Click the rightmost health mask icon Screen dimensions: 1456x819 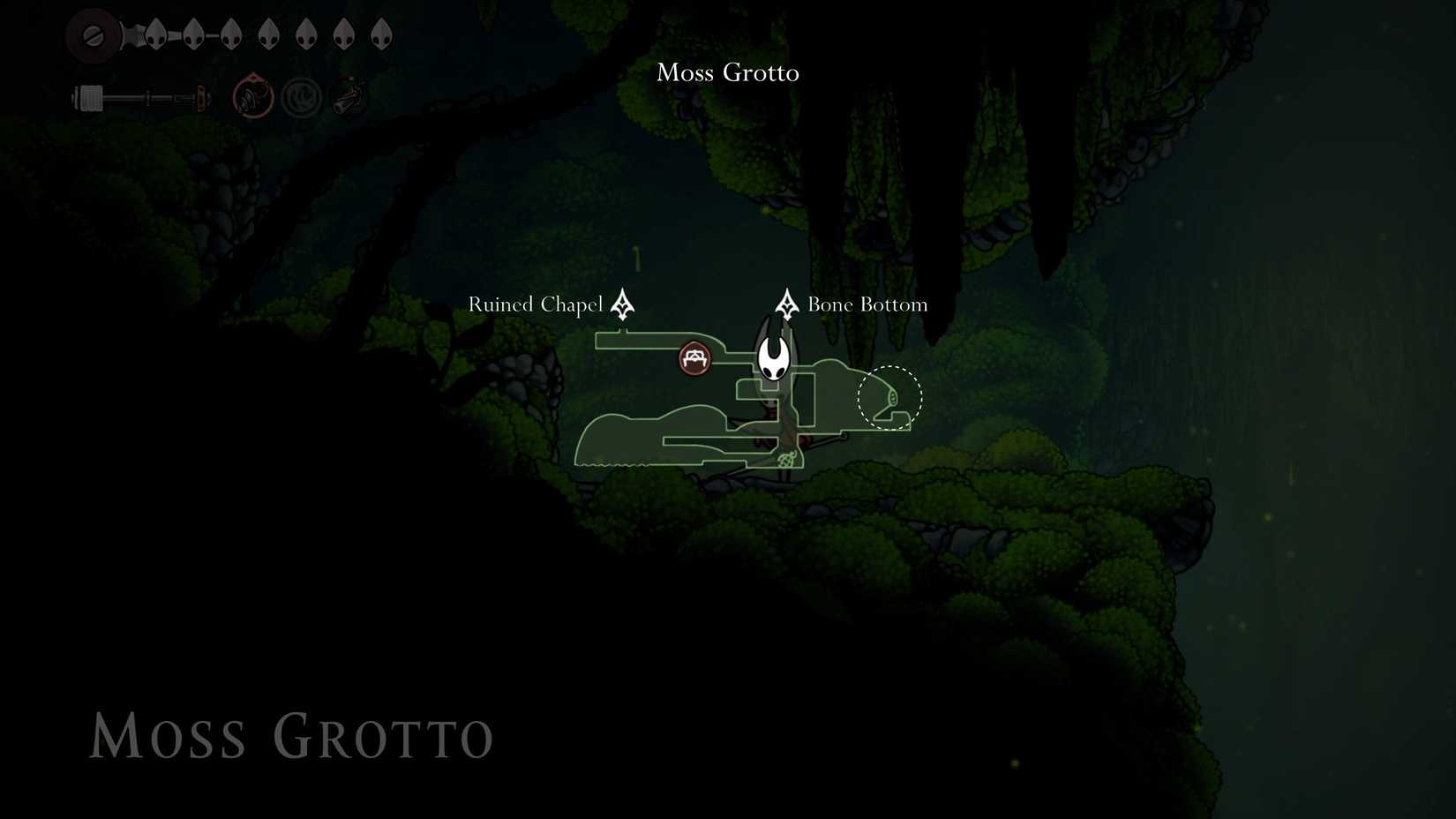coord(380,33)
